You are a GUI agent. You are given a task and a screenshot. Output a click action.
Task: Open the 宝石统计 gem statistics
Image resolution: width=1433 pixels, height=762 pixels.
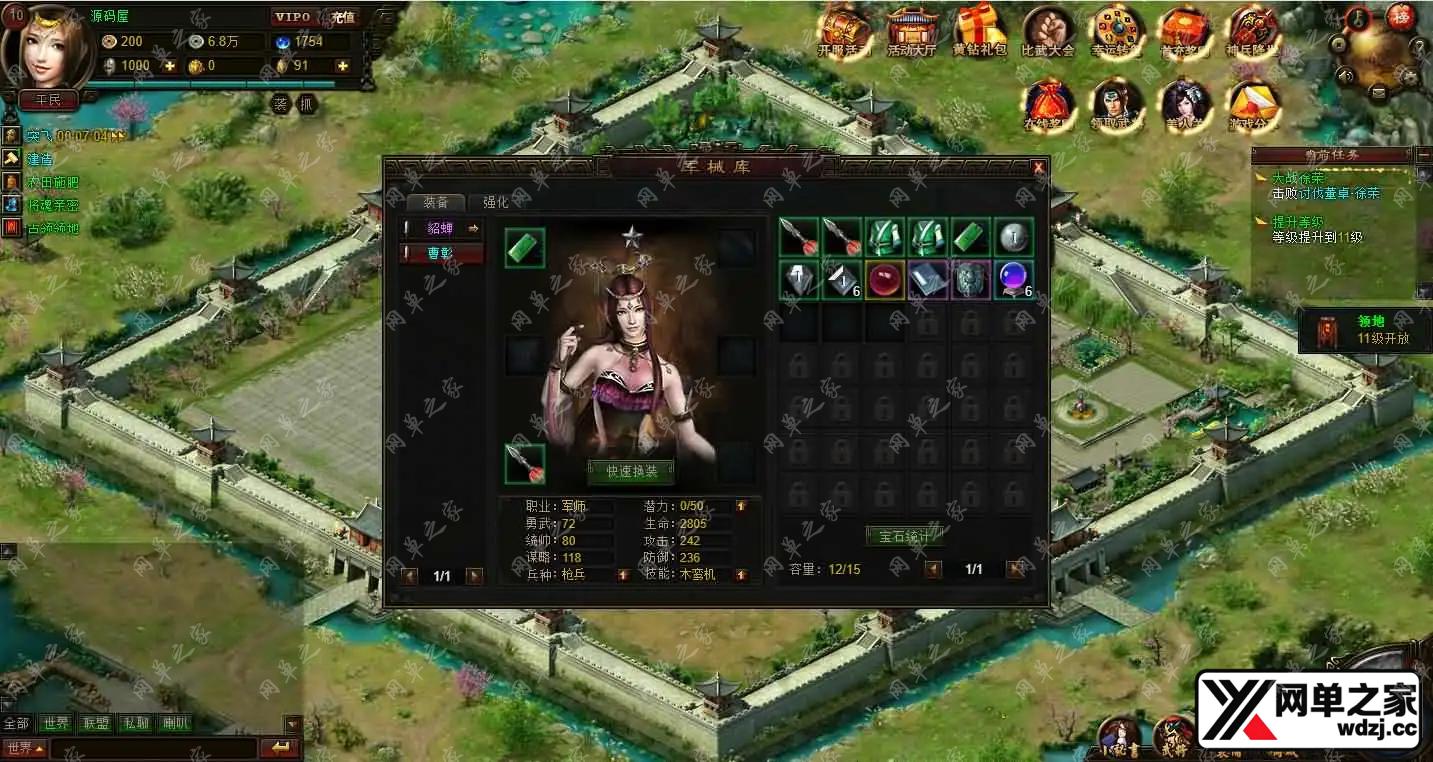904,536
